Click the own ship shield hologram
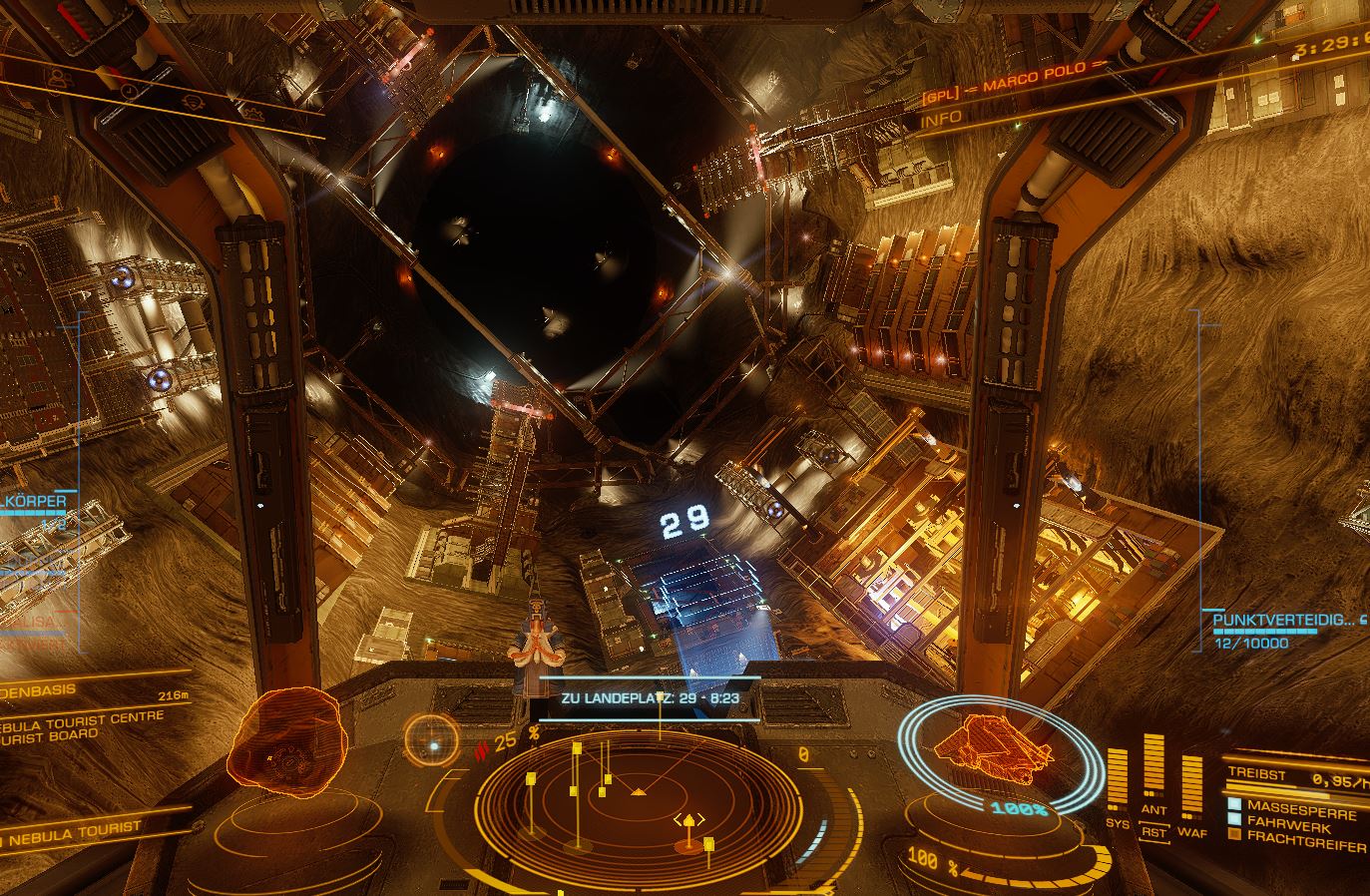1370x896 pixels. 998,751
